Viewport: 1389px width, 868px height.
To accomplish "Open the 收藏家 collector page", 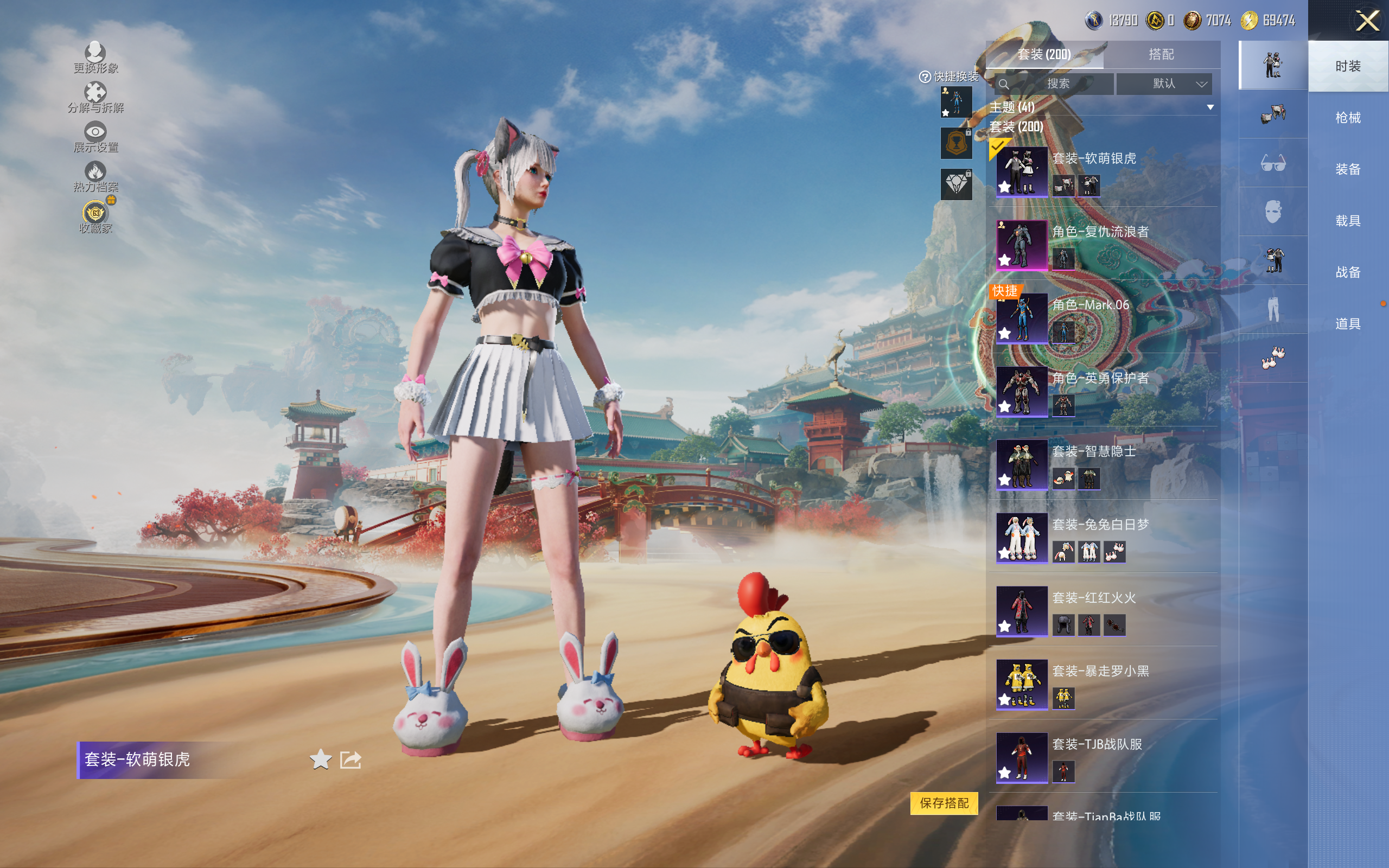I will (95, 216).
